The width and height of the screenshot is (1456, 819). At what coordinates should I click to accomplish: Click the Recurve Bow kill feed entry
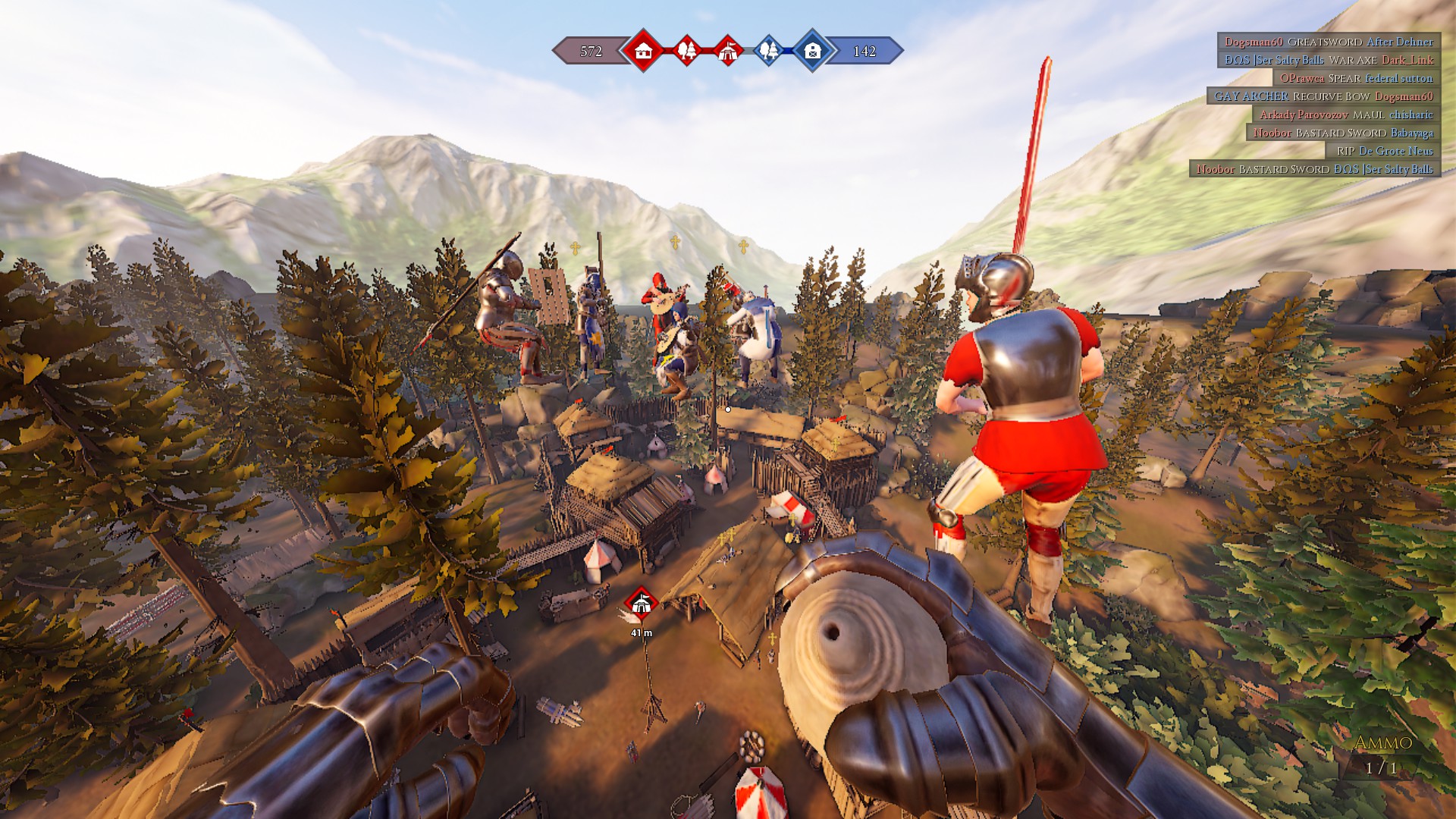1323,96
